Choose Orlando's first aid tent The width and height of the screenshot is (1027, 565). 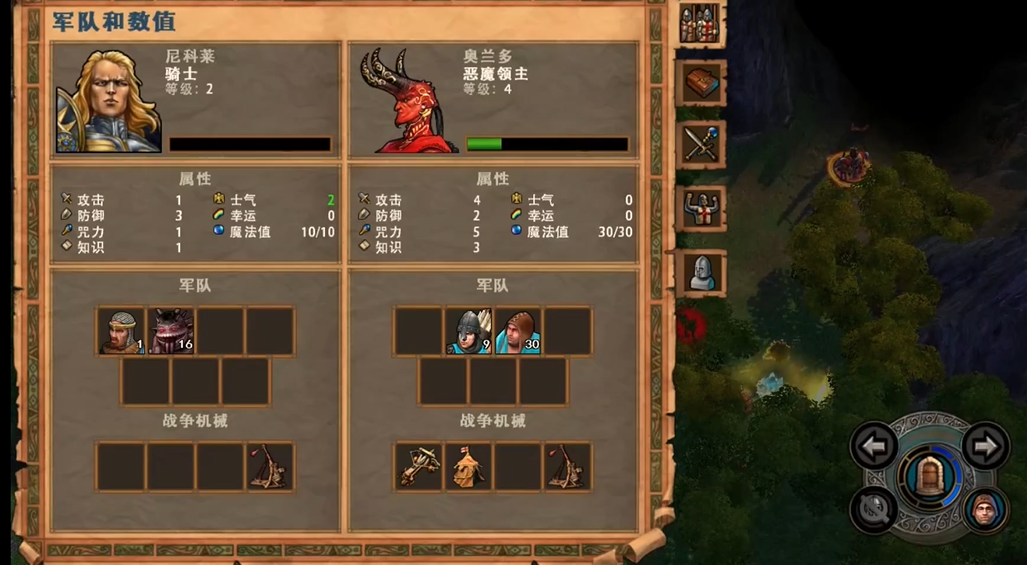(x=468, y=467)
